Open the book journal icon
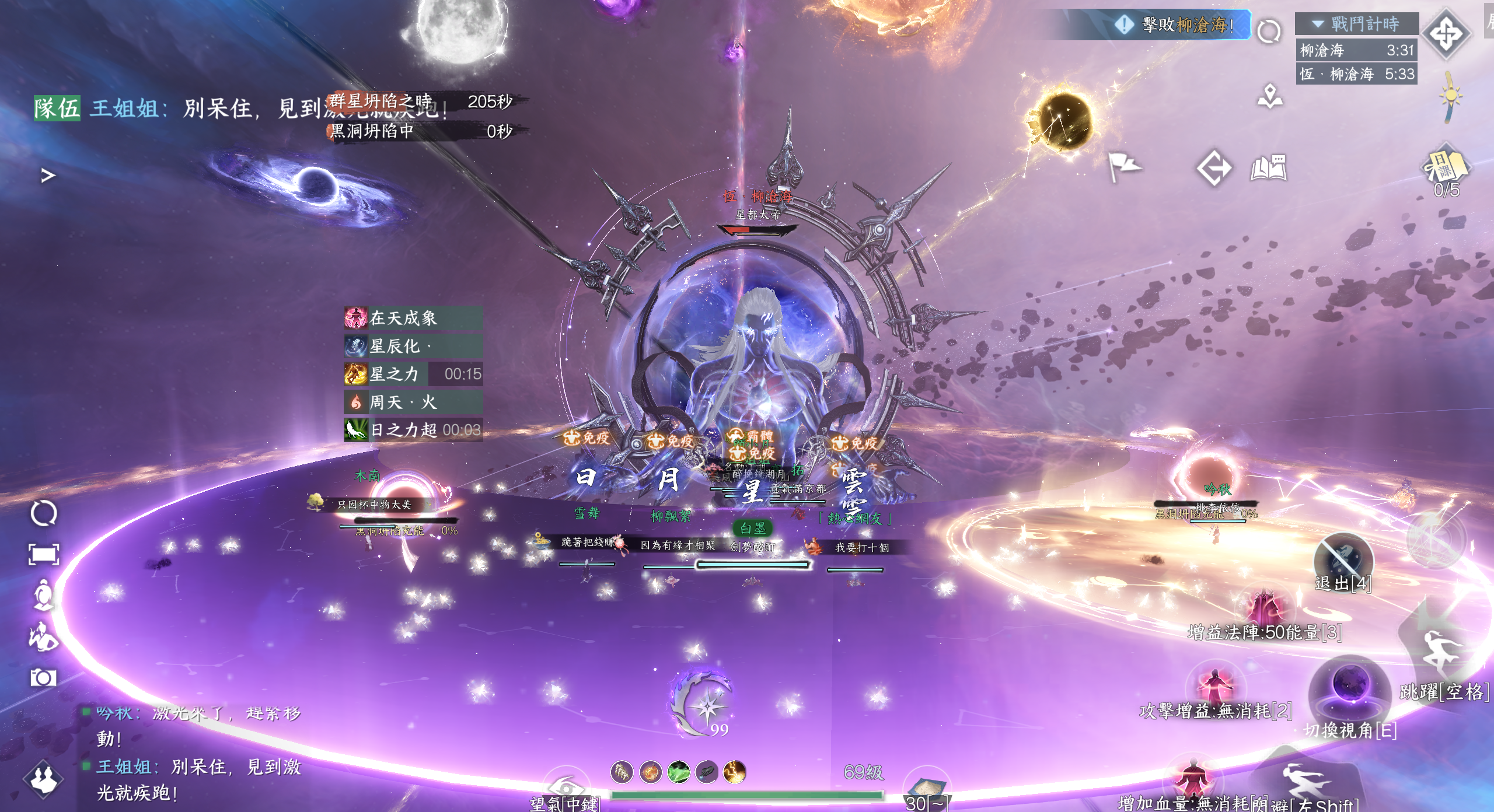Screen dimensions: 1494x812 (1269, 168)
